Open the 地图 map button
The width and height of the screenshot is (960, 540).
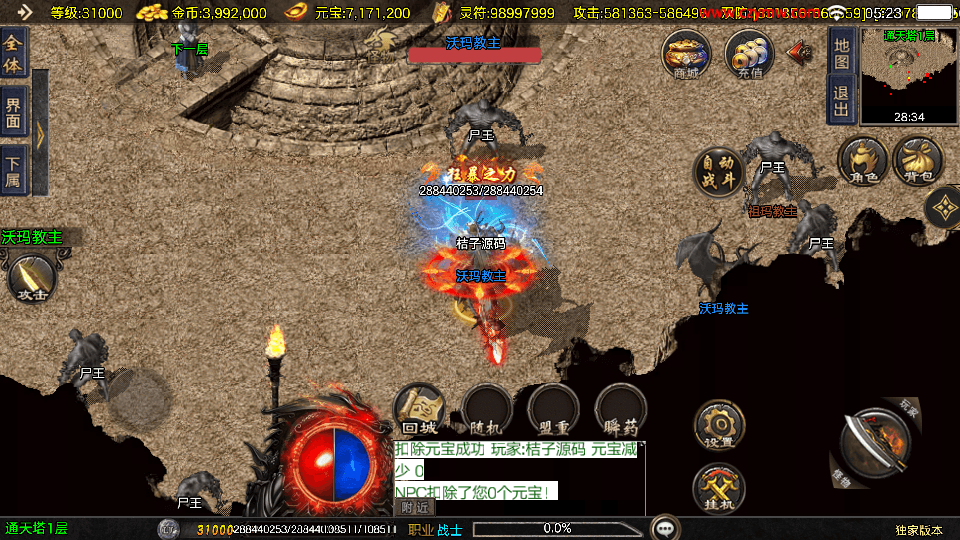(x=842, y=53)
